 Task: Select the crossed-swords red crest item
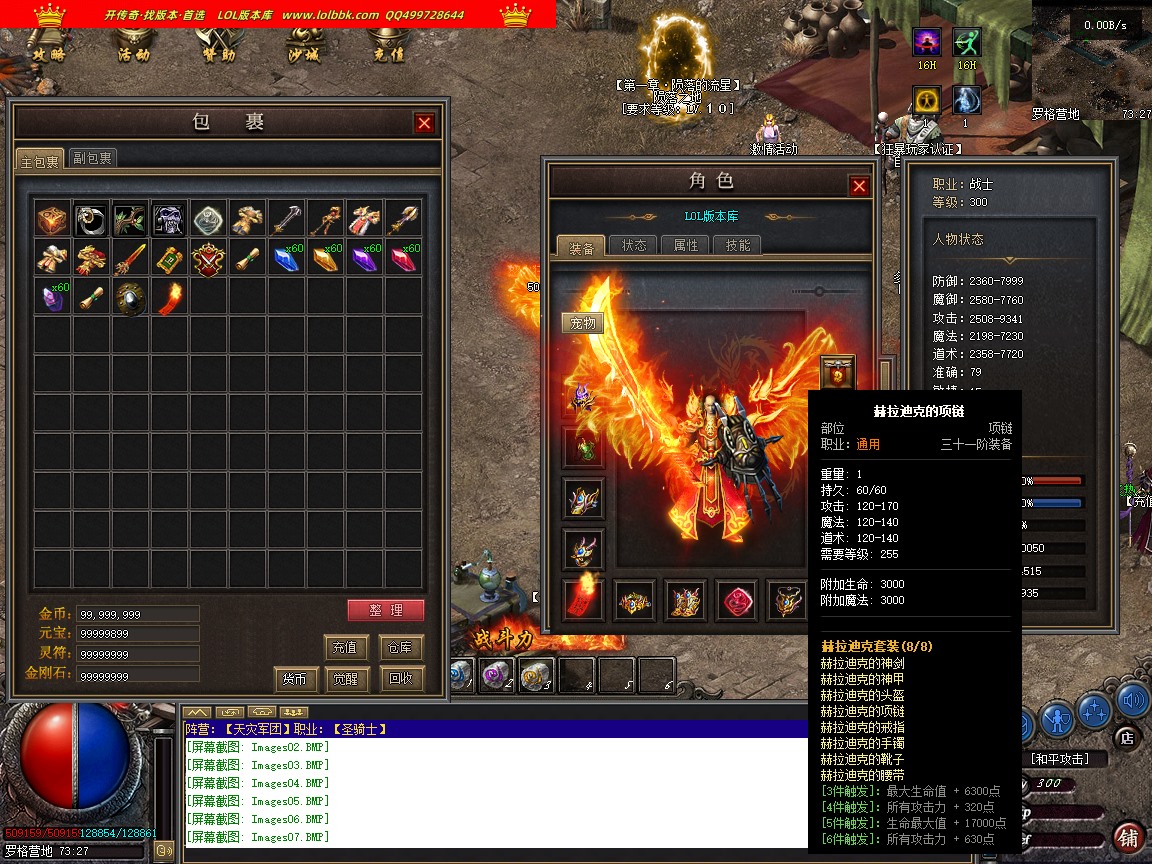[209, 259]
